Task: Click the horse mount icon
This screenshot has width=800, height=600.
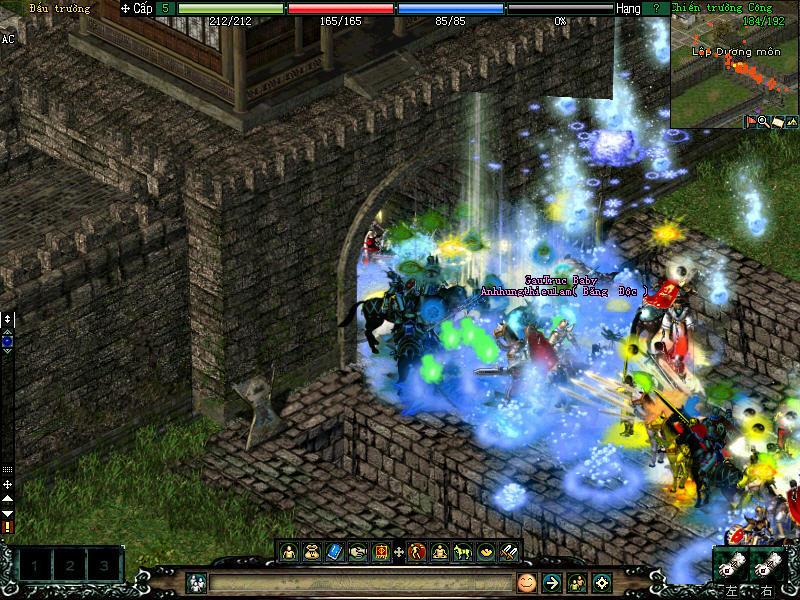Action: 463,551
